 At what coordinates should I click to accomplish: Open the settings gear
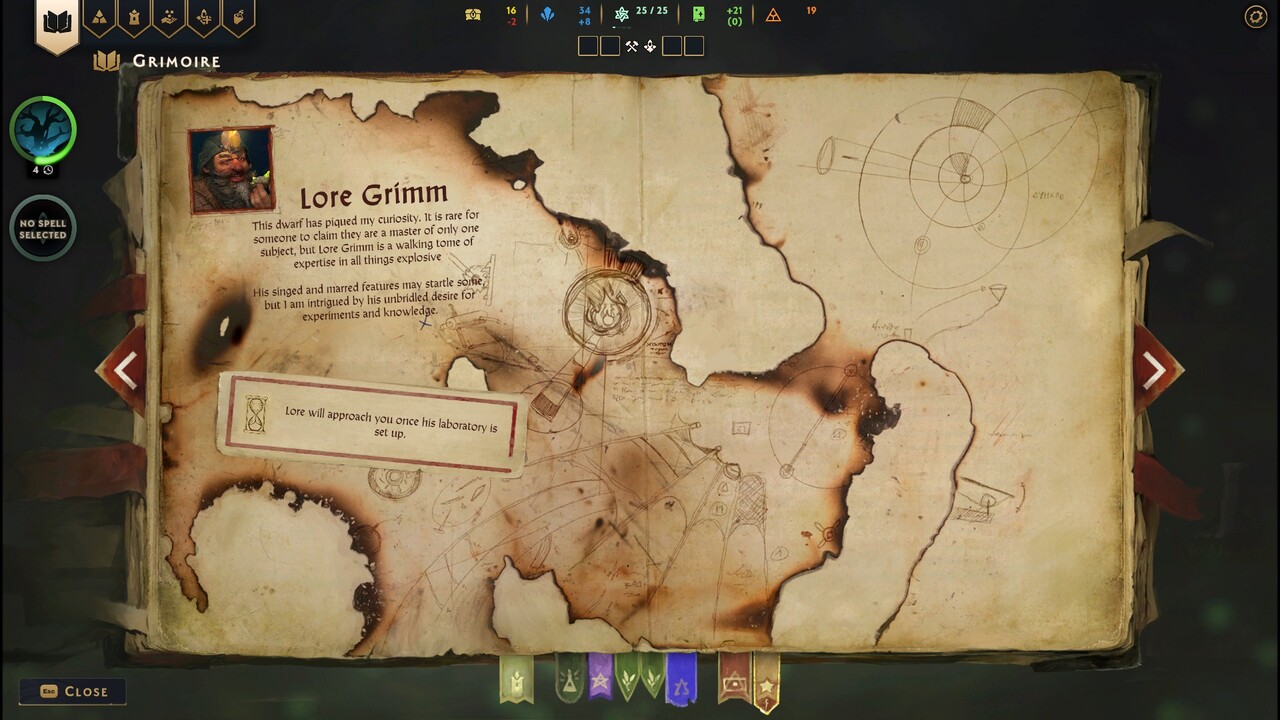pos(1255,16)
